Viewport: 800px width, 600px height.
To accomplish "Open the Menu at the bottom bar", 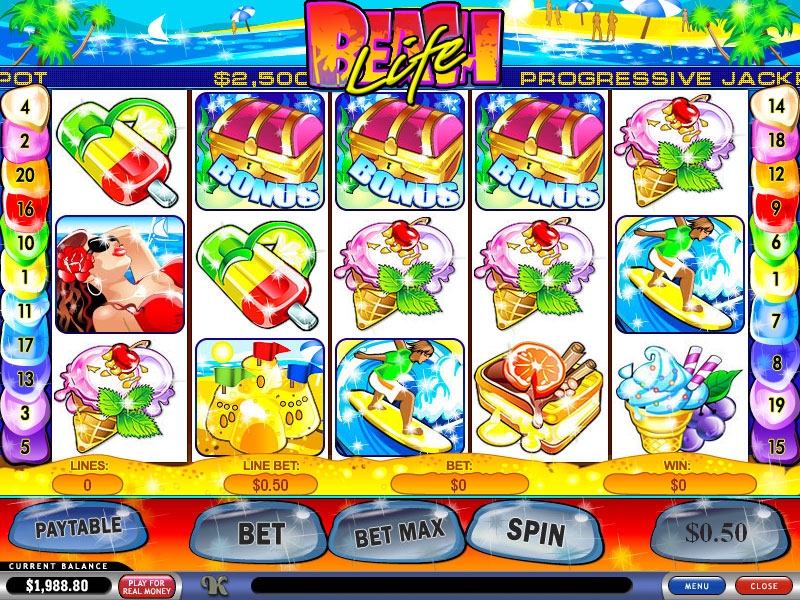I will coord(697,585).
